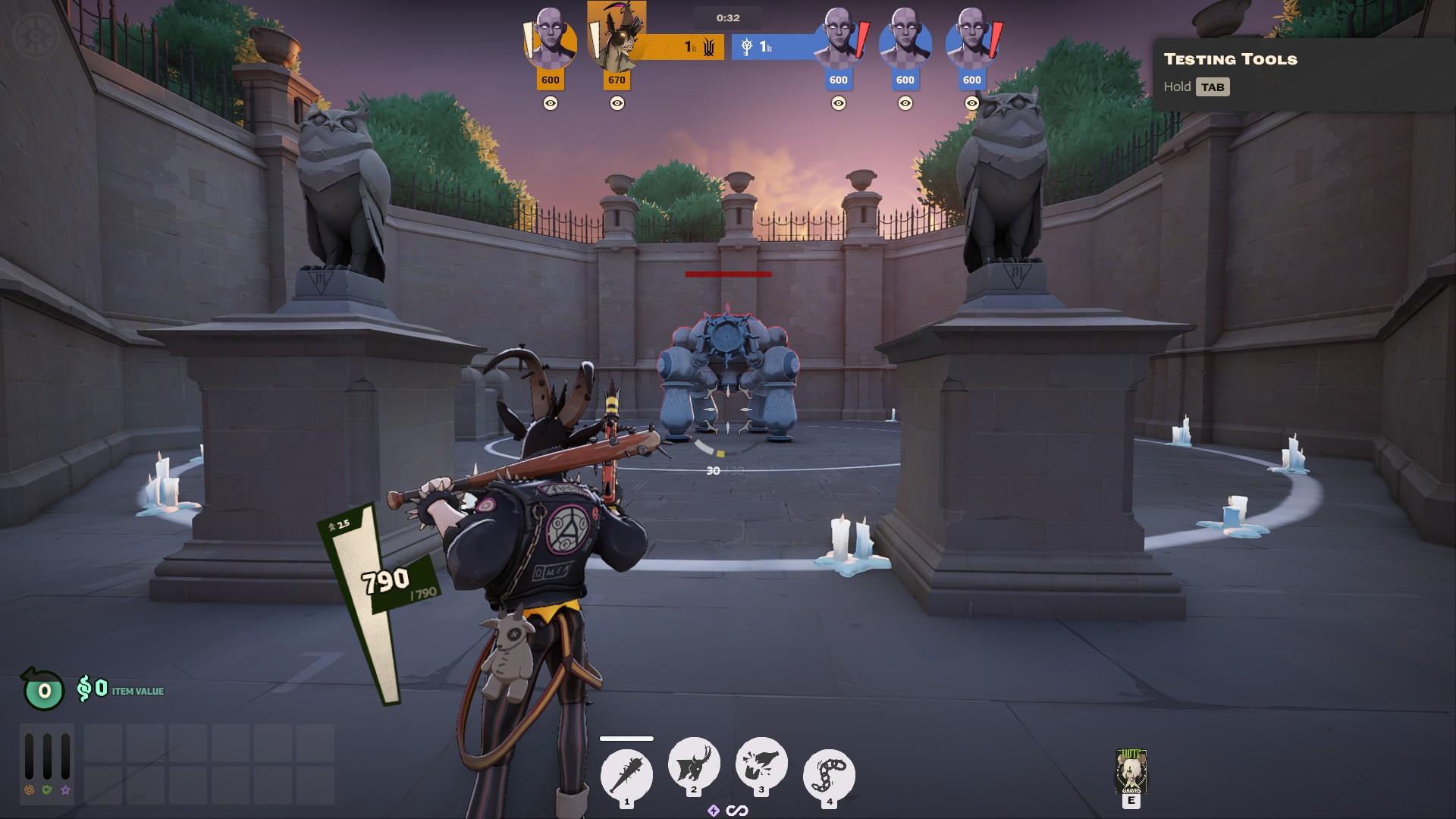Click the orange crest icon on the yellow team banner

[x=708, y=48]
